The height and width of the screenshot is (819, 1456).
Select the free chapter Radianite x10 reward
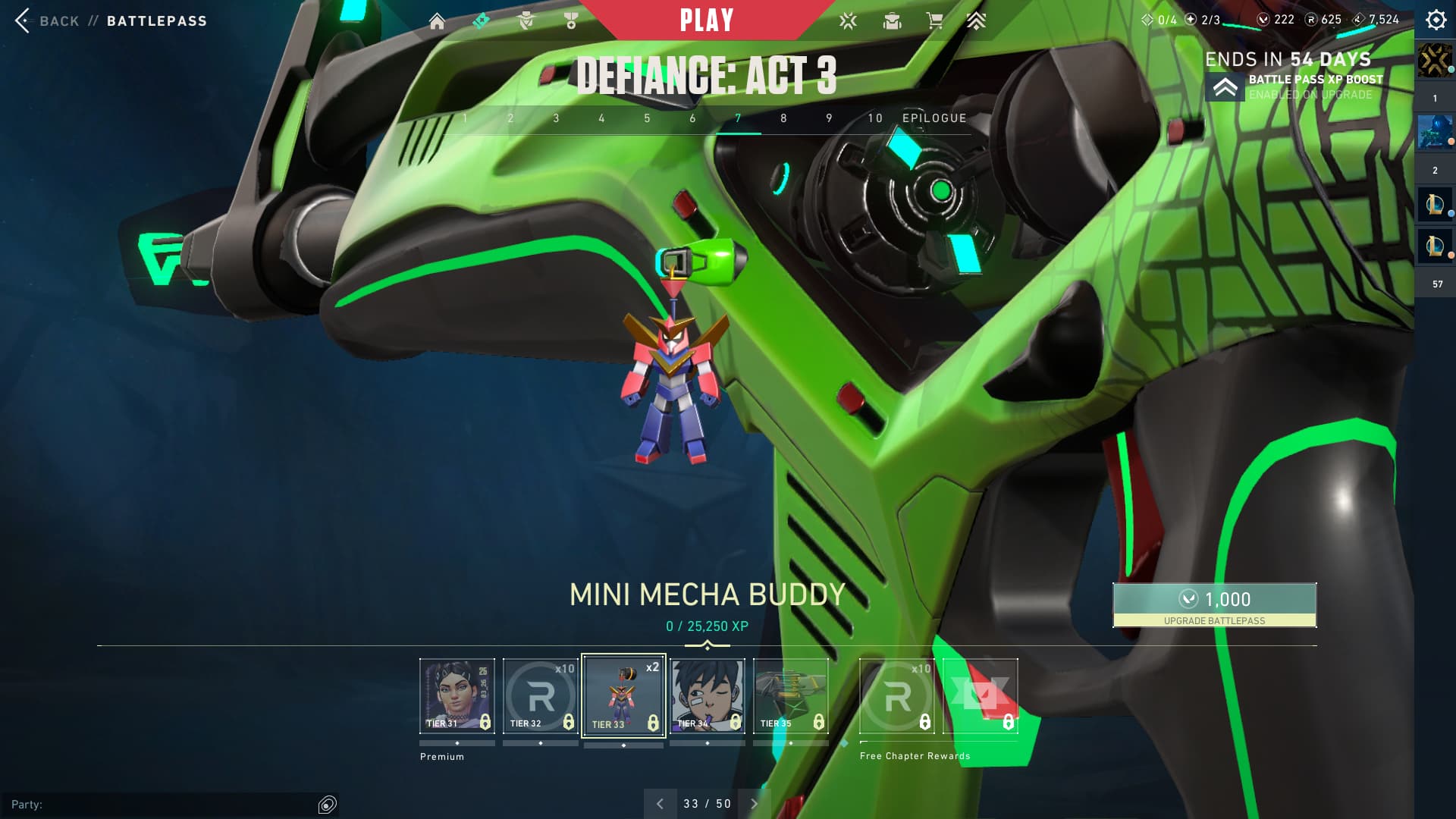897,695
